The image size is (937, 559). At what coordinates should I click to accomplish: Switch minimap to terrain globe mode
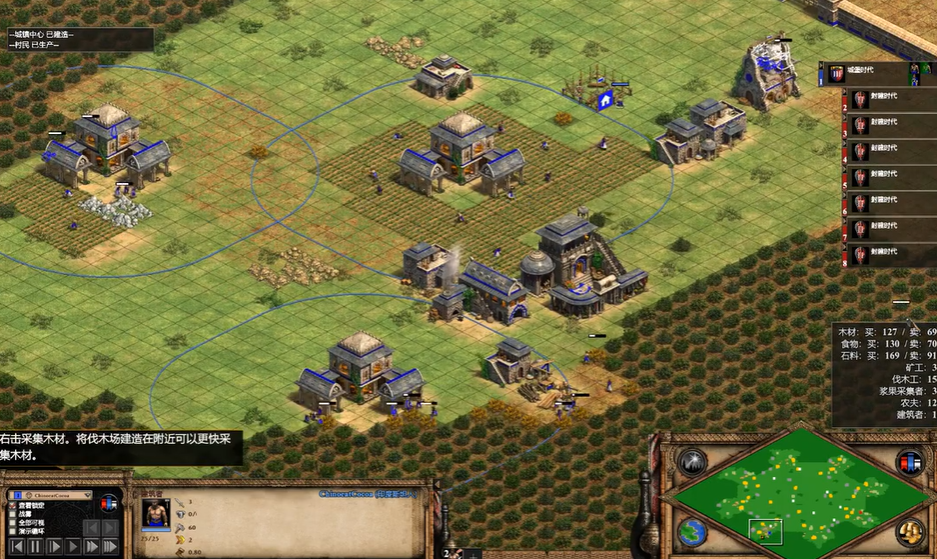pyautogui.click(x=692, y=530)
